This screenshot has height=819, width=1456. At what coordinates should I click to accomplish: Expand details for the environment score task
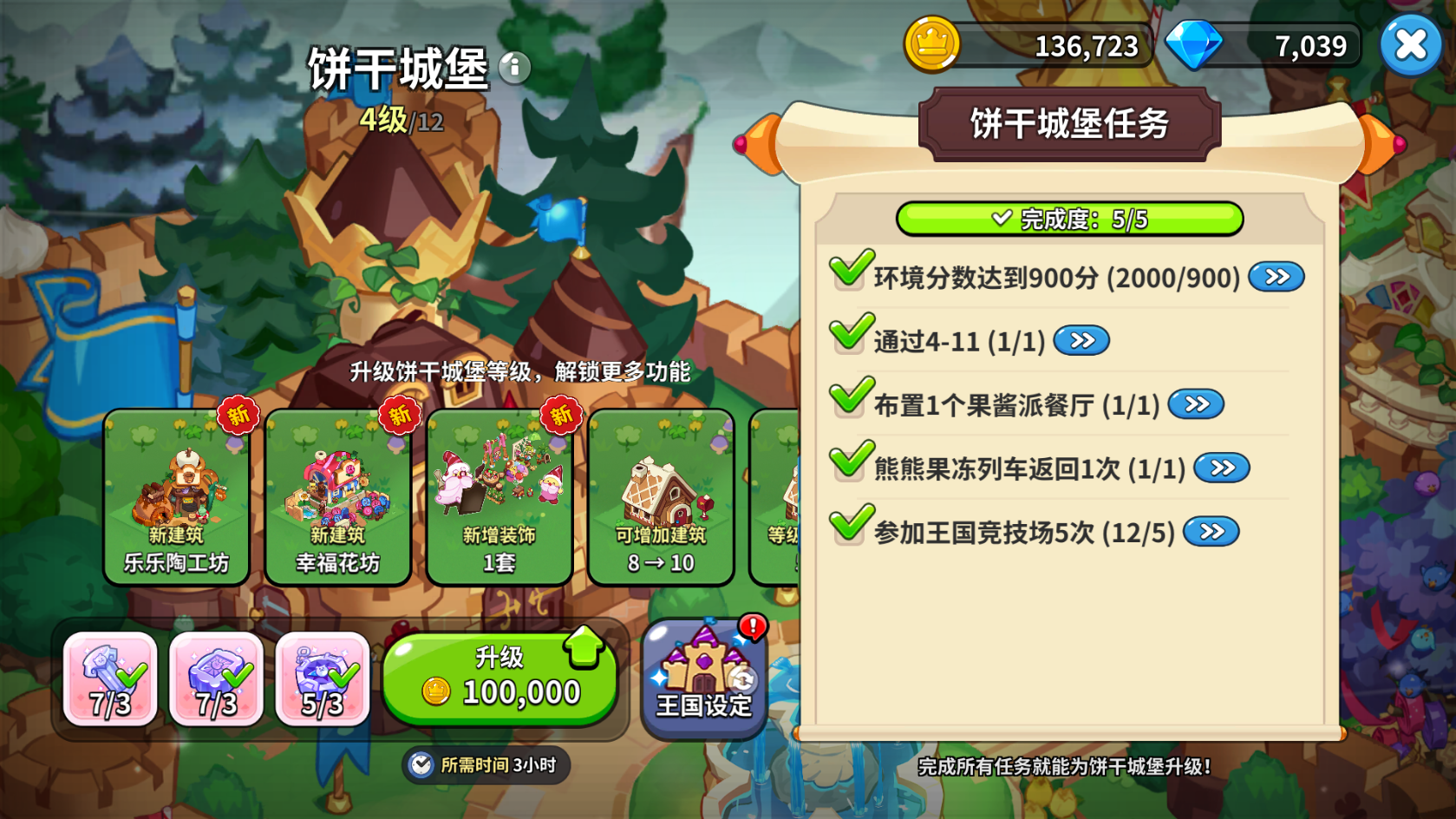point(1275,275)
